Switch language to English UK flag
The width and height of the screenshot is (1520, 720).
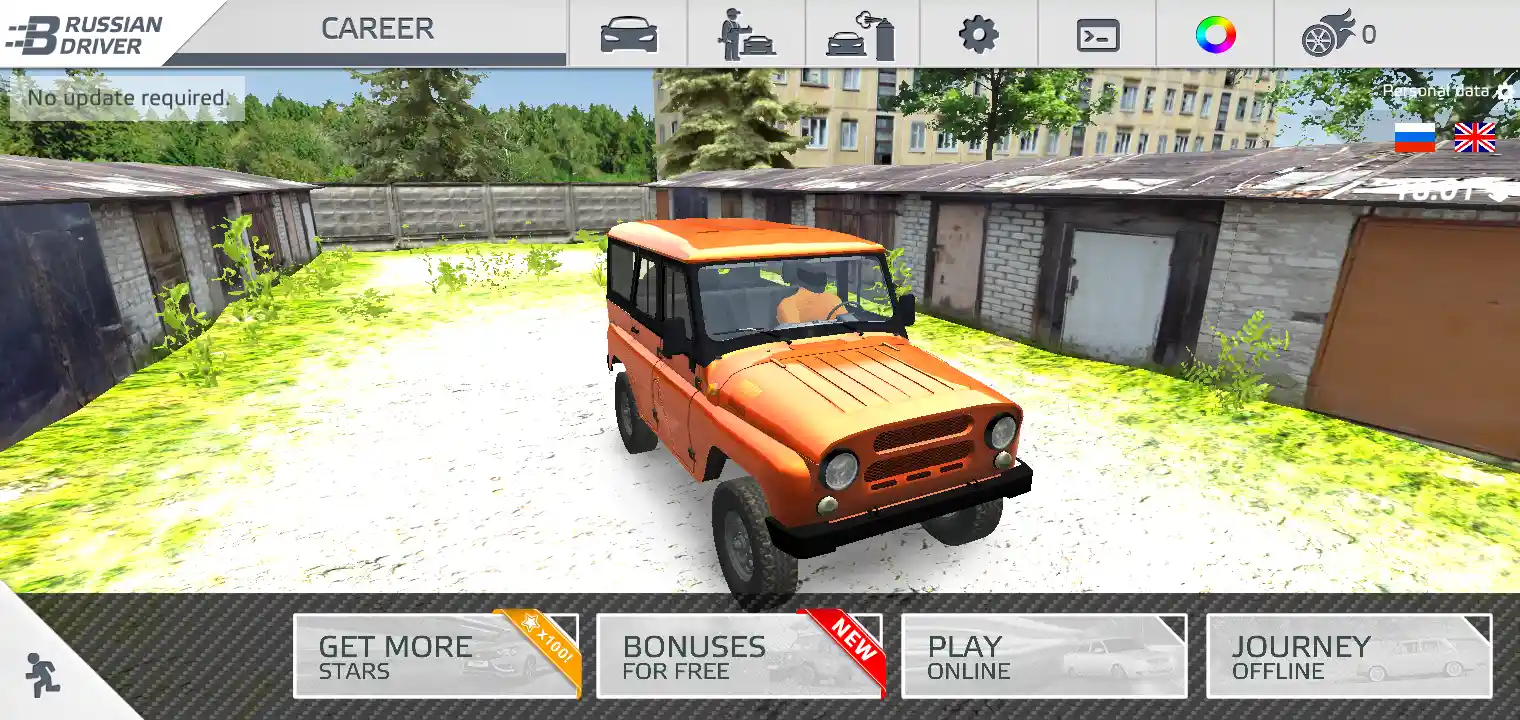[1474, 137]
